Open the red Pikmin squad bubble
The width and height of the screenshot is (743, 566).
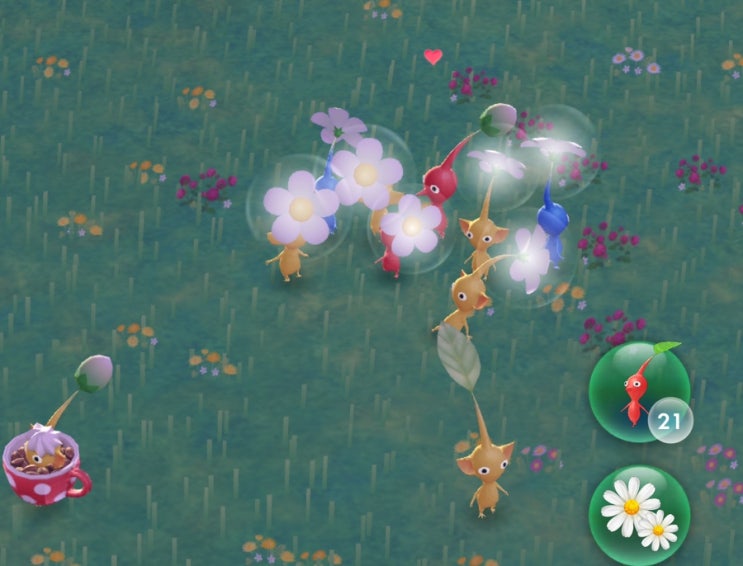click(x=637, y=391)
